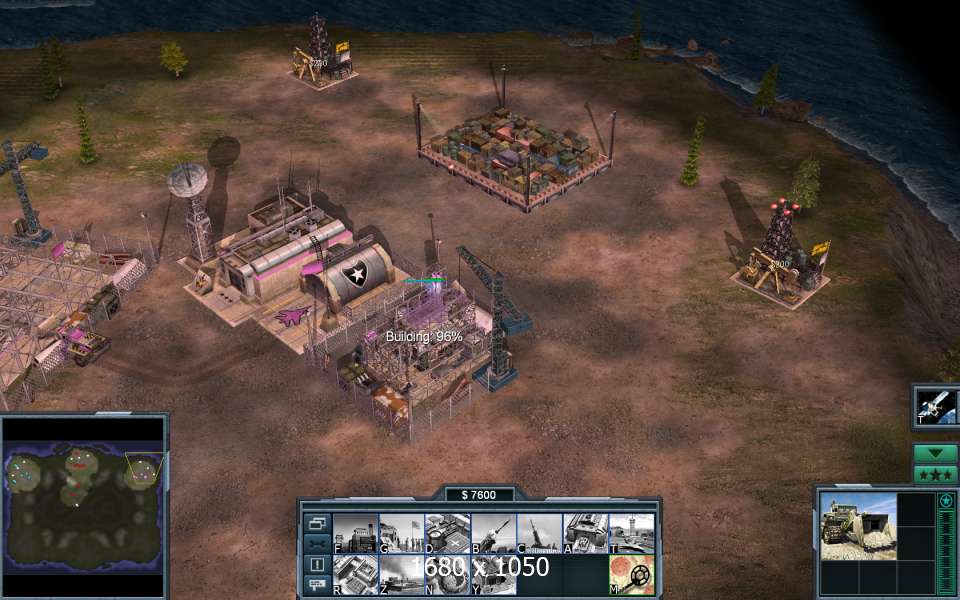Select the build icon labeled F
The height and width of the screenshot is (600, 960).
(x=355, y=533)
